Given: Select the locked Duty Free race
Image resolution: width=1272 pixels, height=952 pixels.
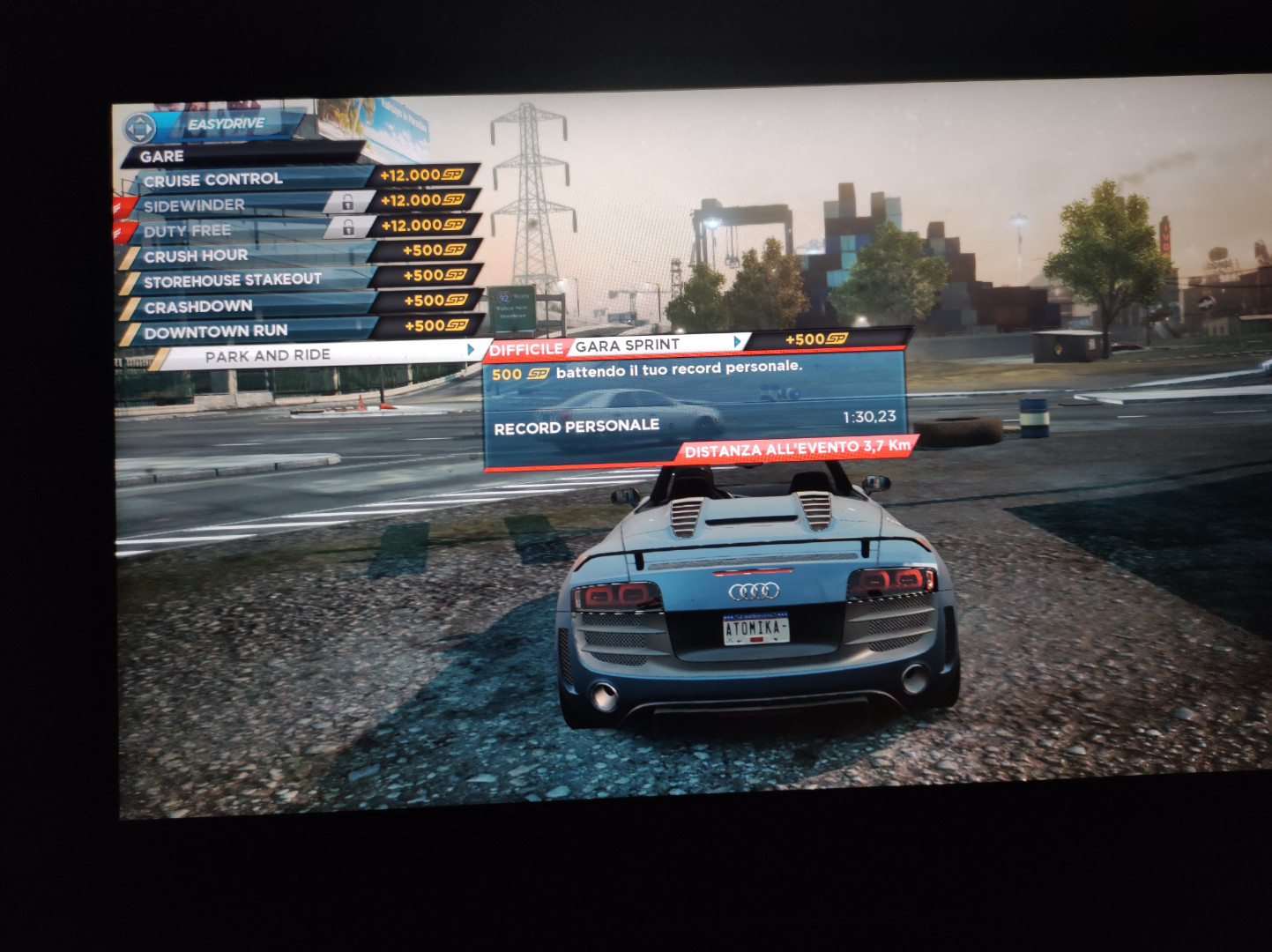Looking at the screenshot, I should click(x=188, y=231).
